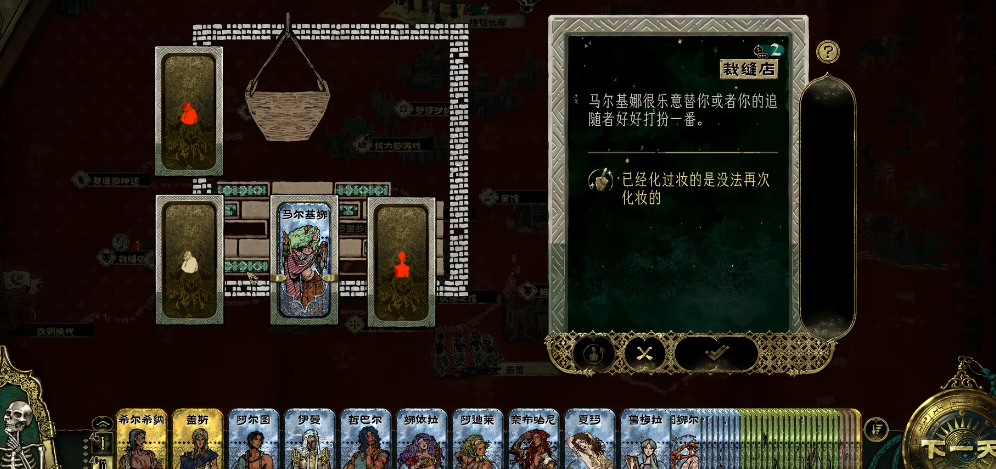Viewport: 996px width, 469px height.
Task: Select the 夏玛 card
Action: point(588,440)
